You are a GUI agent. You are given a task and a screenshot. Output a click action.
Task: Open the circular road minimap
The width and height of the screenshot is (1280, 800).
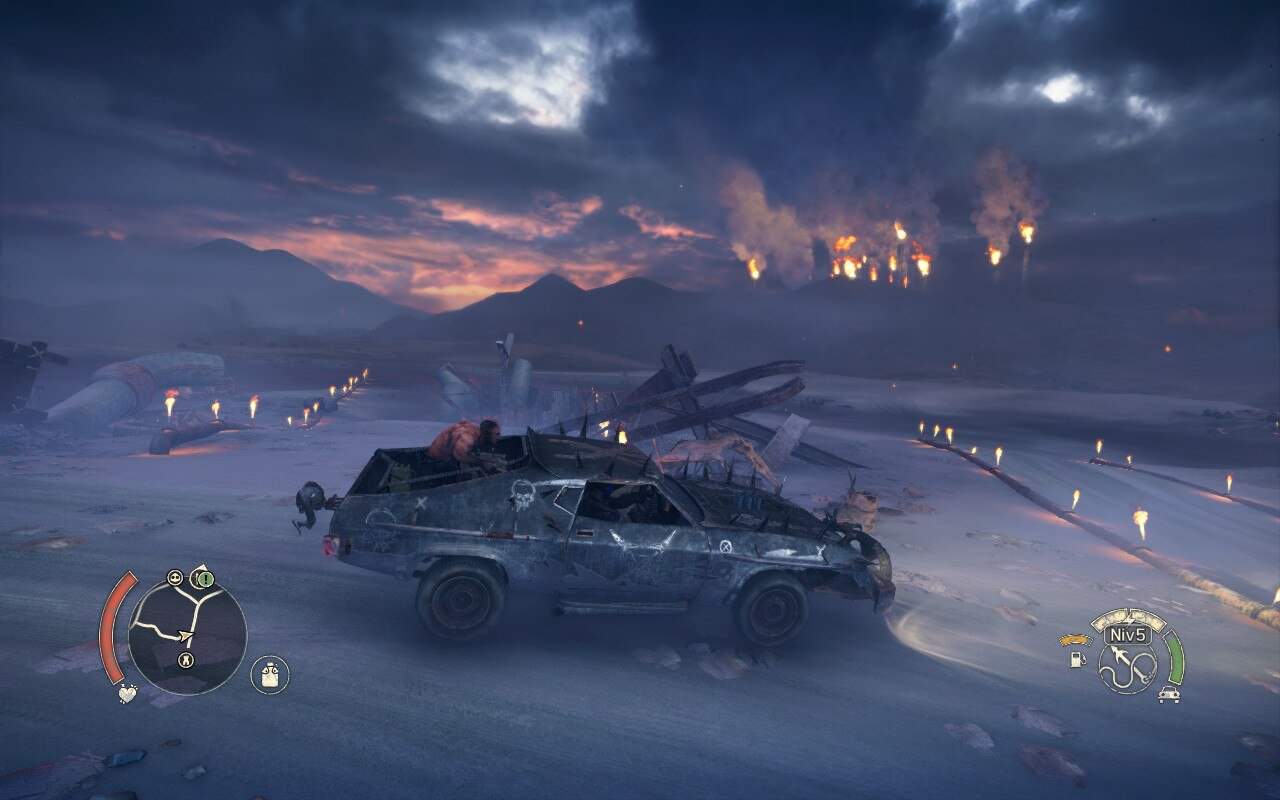click(187, 636)
